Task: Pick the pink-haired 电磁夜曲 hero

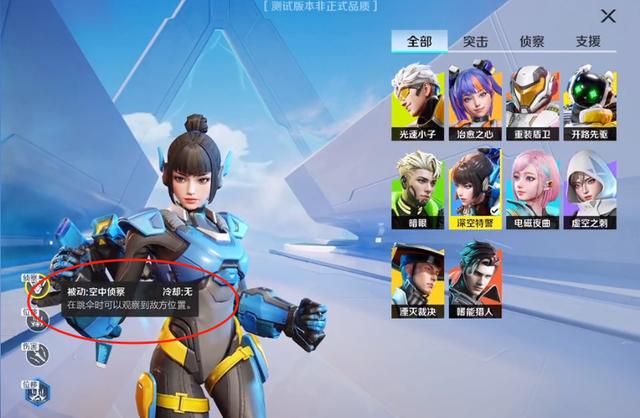Action: coord(532,187)
